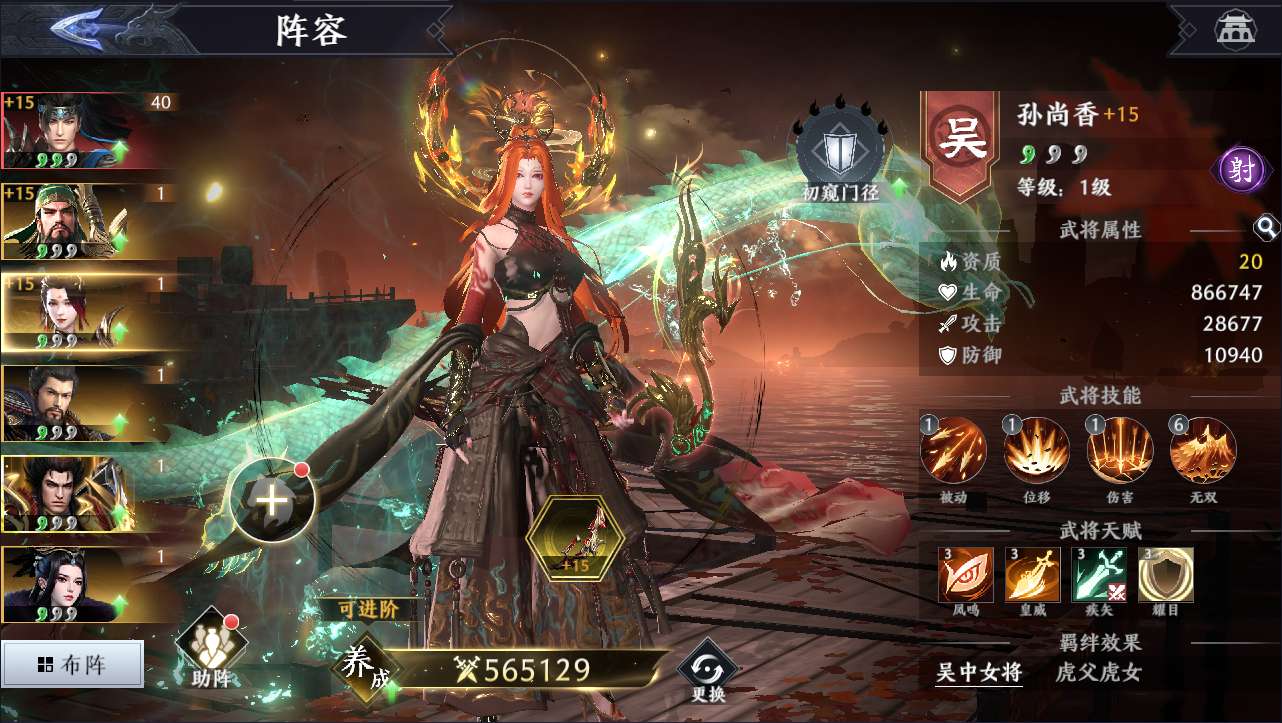Select the 虎父虎女 bond effect
The image size is (1282, 723).
pos(1098,673)
